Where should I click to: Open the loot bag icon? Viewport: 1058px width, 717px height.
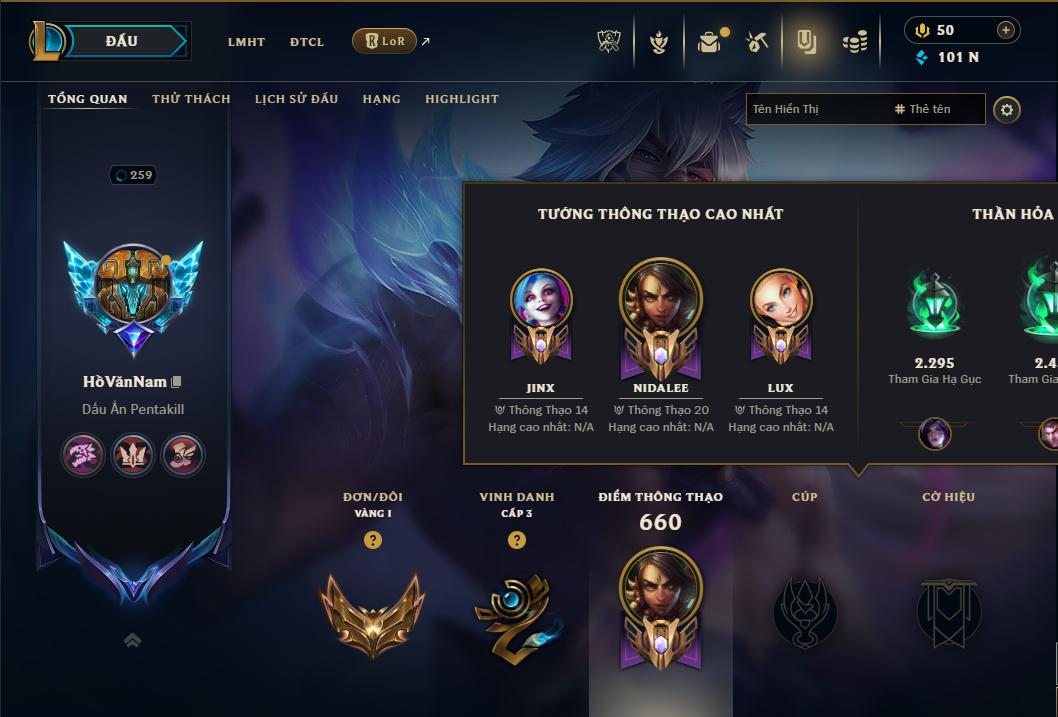tap(709, 42)
